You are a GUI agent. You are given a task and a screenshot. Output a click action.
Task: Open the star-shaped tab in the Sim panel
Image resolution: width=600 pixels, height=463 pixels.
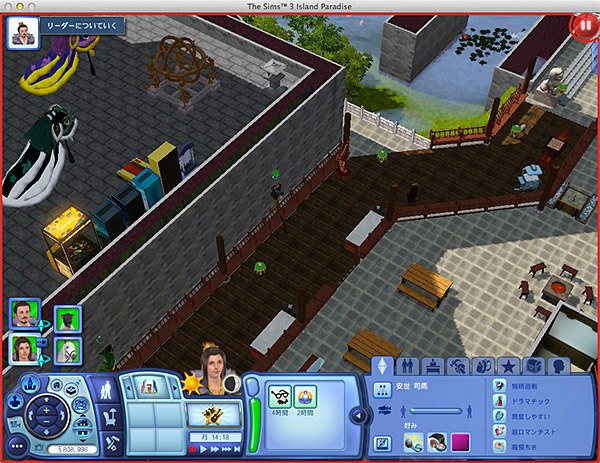pyautogui.click(x=509, y=366)
